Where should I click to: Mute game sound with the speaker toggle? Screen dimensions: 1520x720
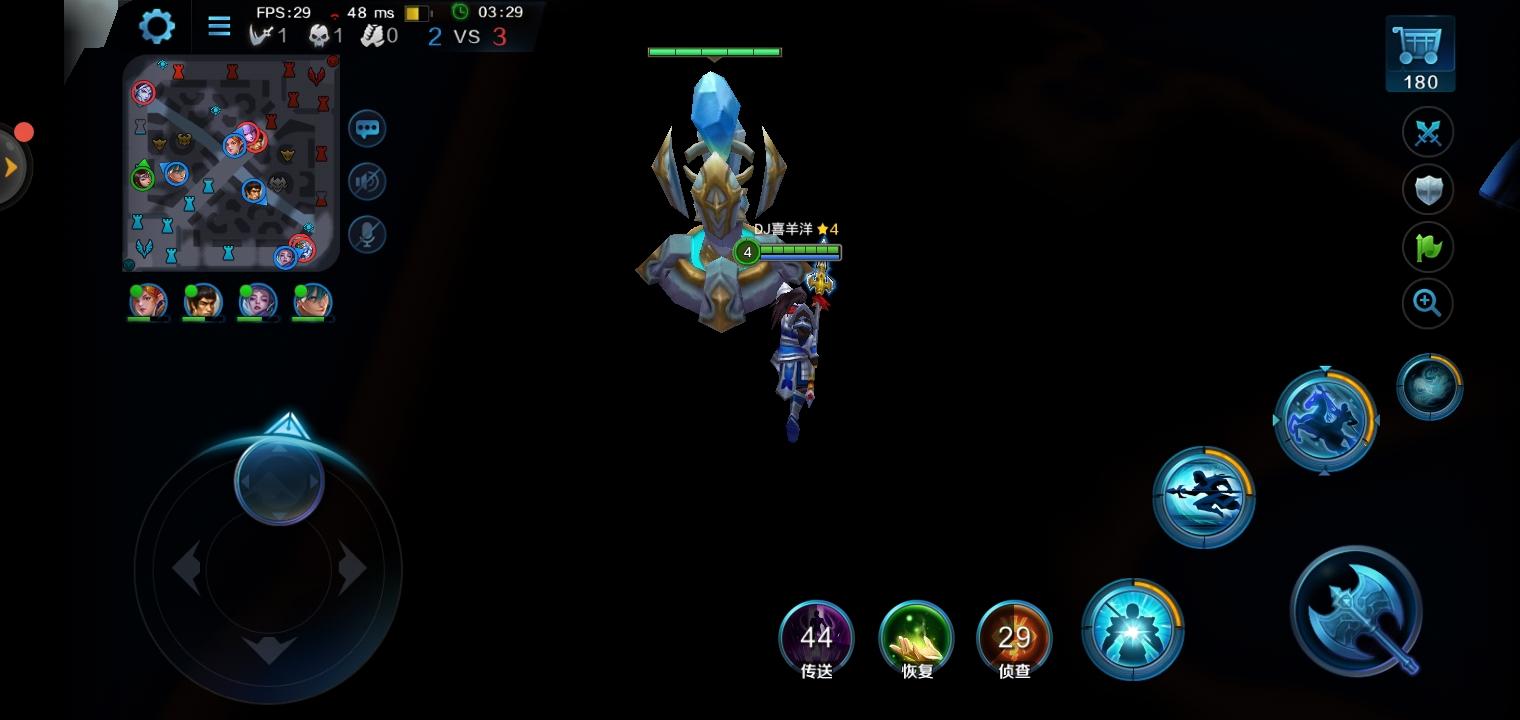(x=366, y=182)
